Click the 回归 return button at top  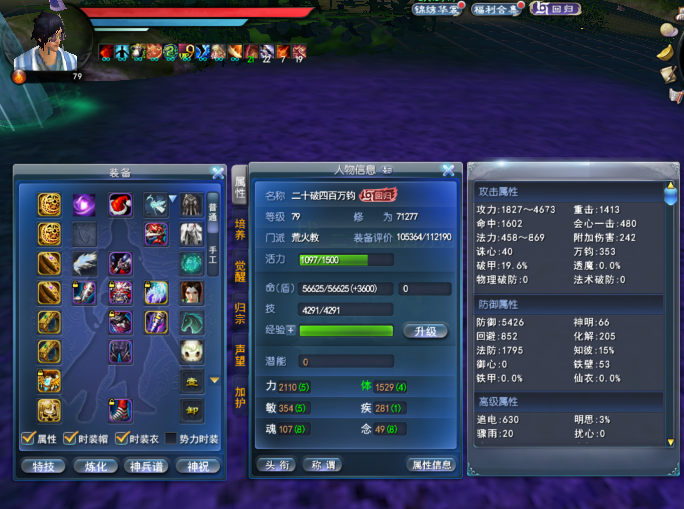click(555, 9)
